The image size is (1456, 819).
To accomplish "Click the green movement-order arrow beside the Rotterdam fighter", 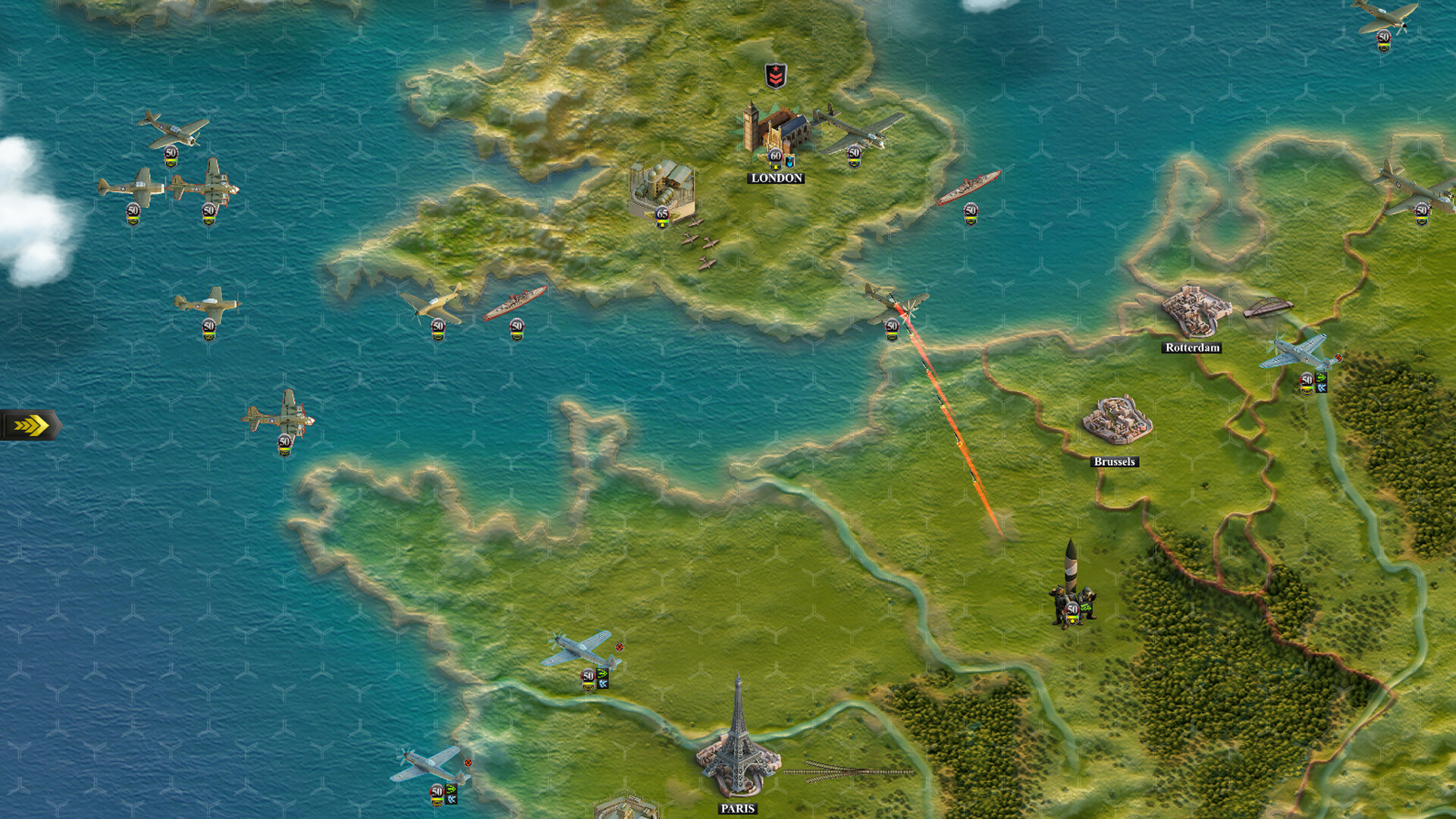I will 1321,378.
